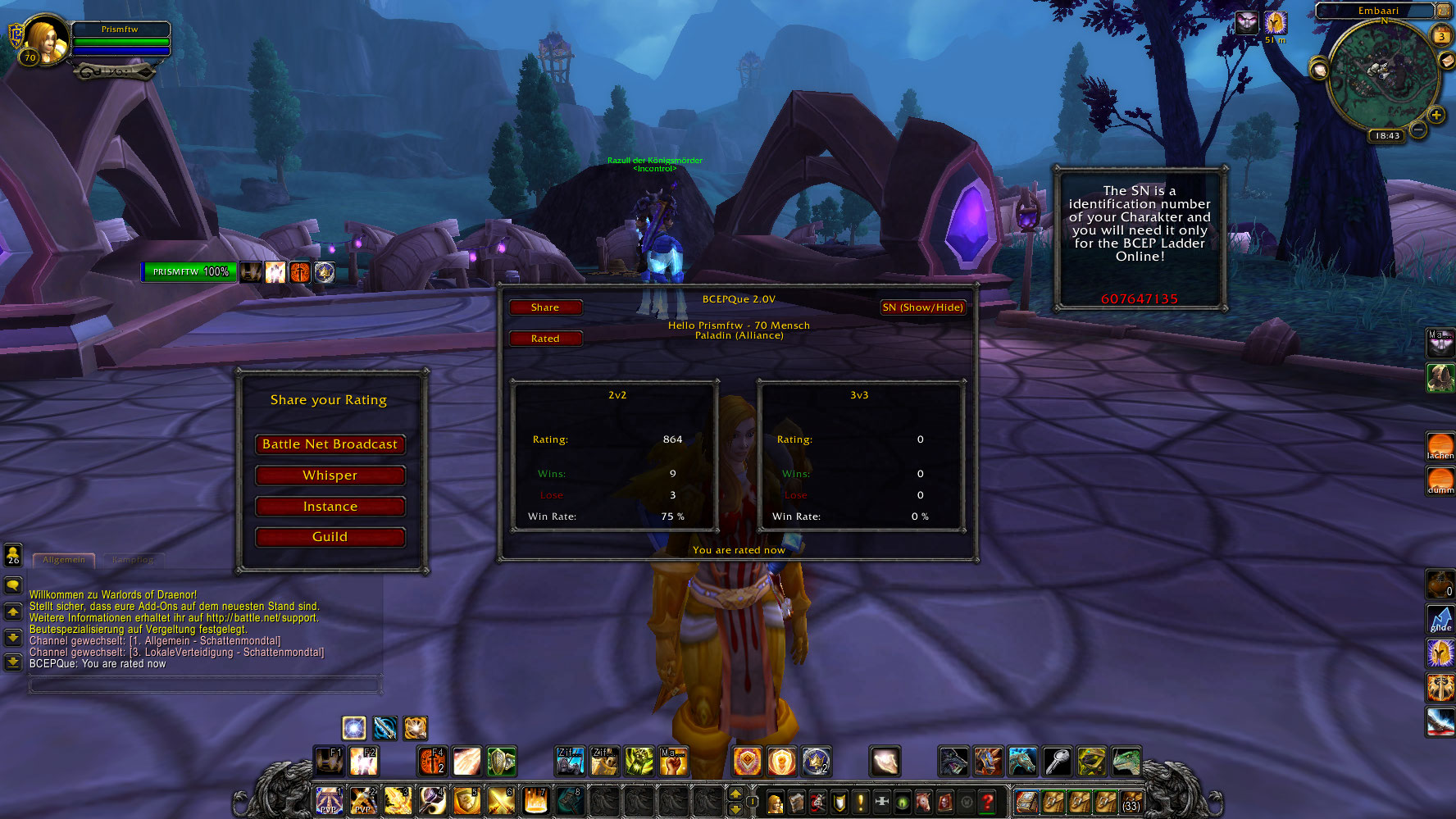Open the main backpack bag slot
The width and height of the screenshot is (1456, 819).
point(1131,802)
